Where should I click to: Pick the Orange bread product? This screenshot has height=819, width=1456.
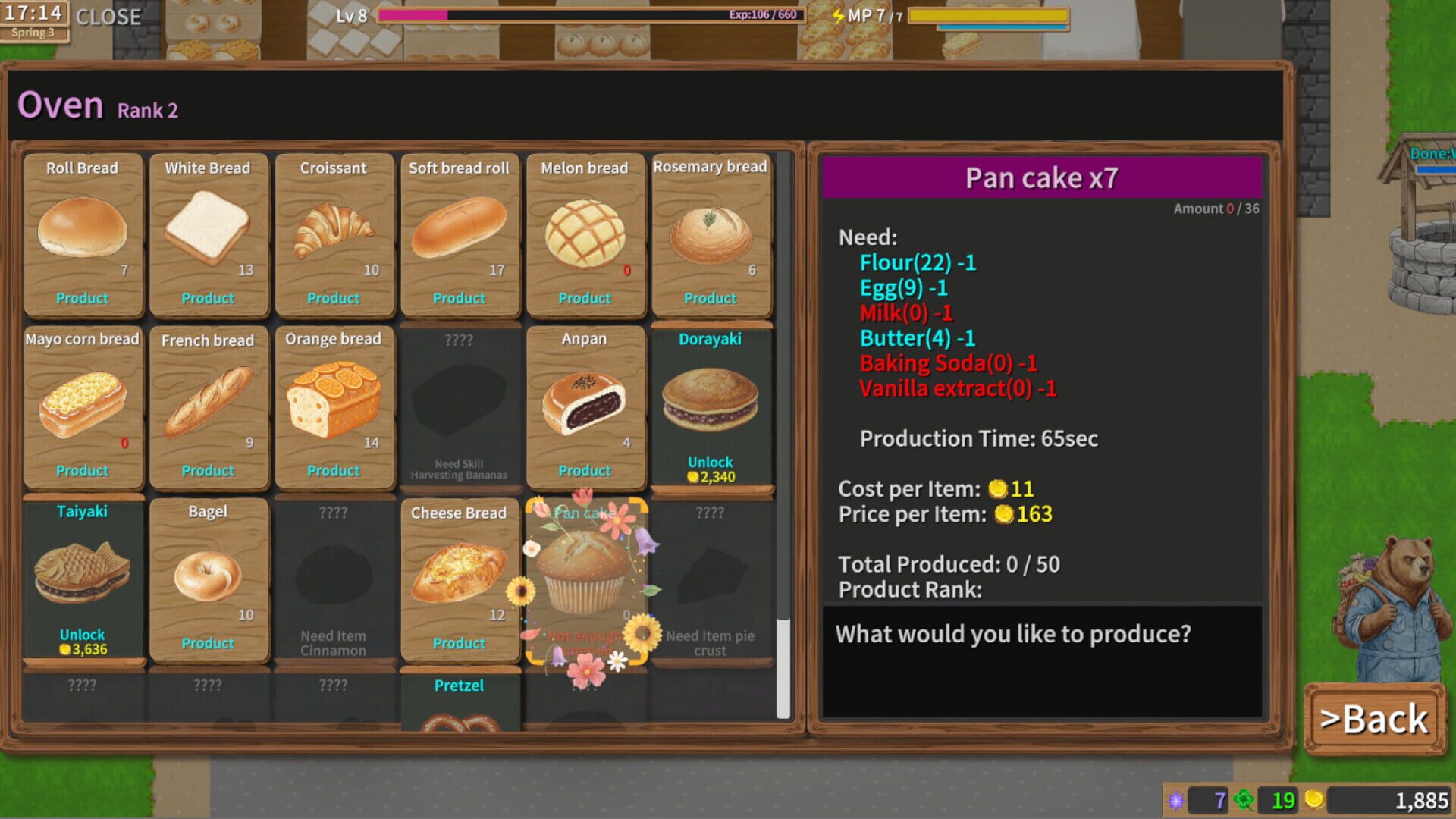coord(334,402)
